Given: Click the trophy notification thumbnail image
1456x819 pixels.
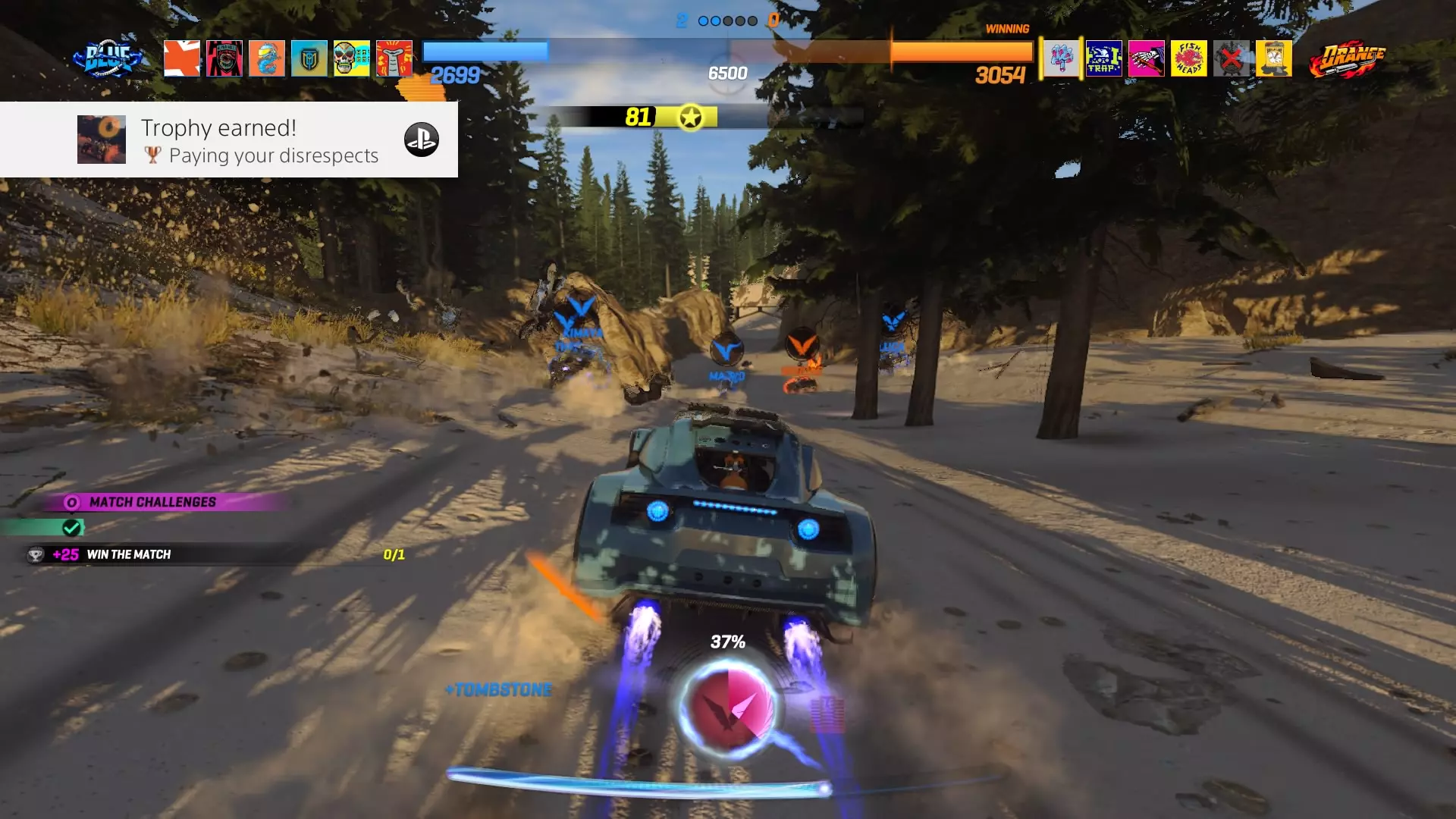Looking at the screenshot, I should (102, 140).
